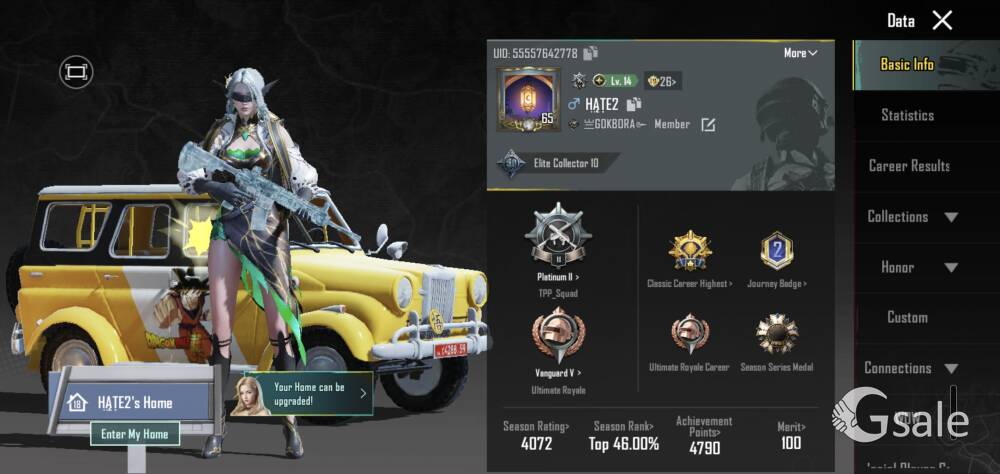This screenshot has width=1000, height=474.
Task: Click the player avatar frame
Action: (x=527, y=100)
